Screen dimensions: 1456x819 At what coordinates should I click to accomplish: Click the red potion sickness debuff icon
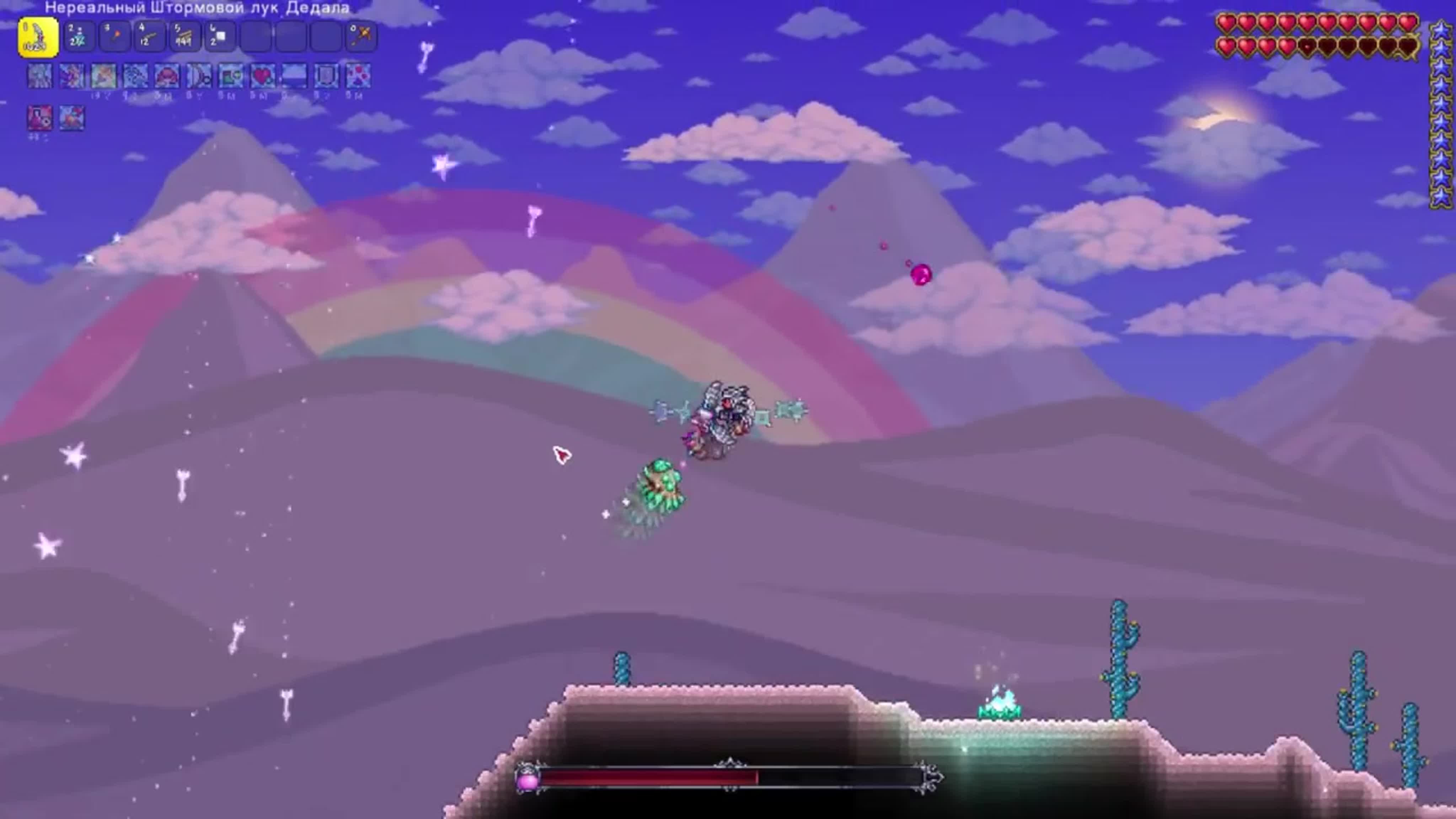click(39, 118)
